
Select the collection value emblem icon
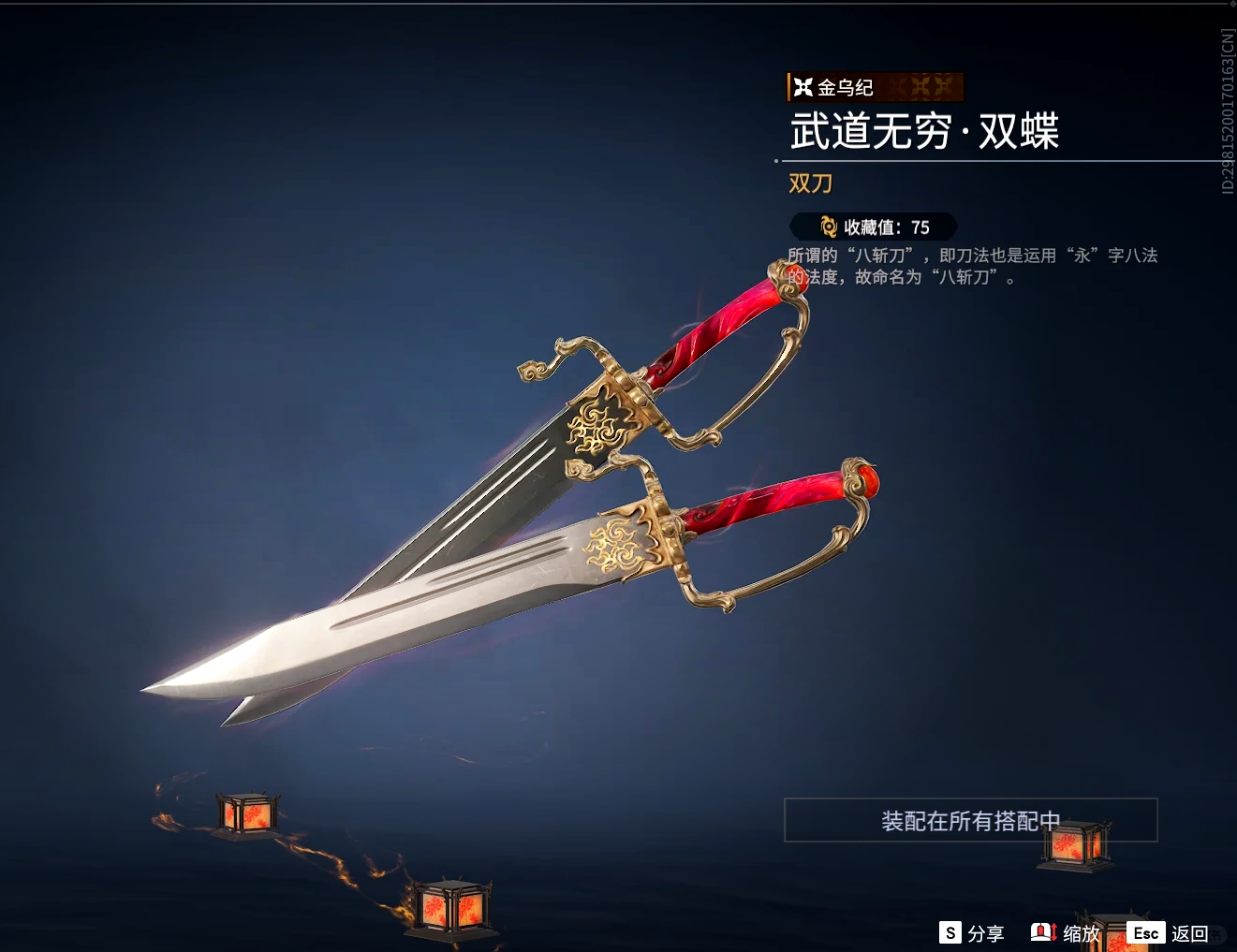[x=827, y=226]
